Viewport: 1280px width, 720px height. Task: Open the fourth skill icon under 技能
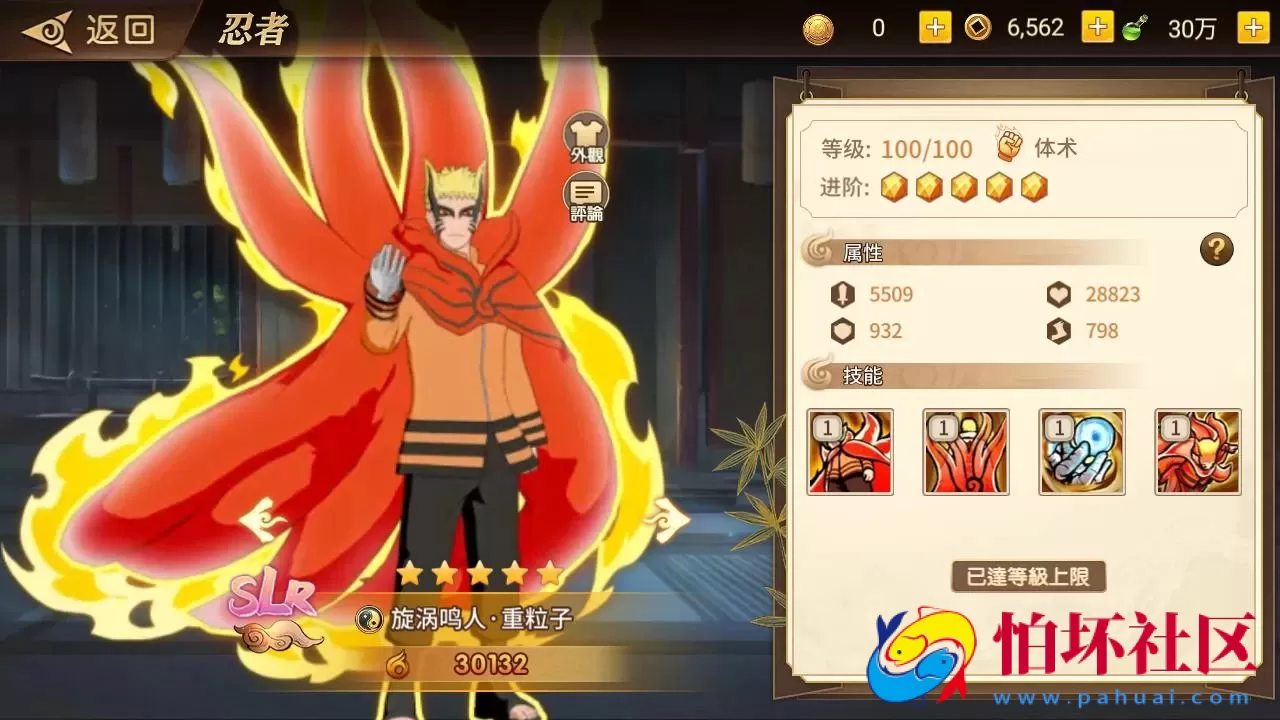(x=1197, y=452)
